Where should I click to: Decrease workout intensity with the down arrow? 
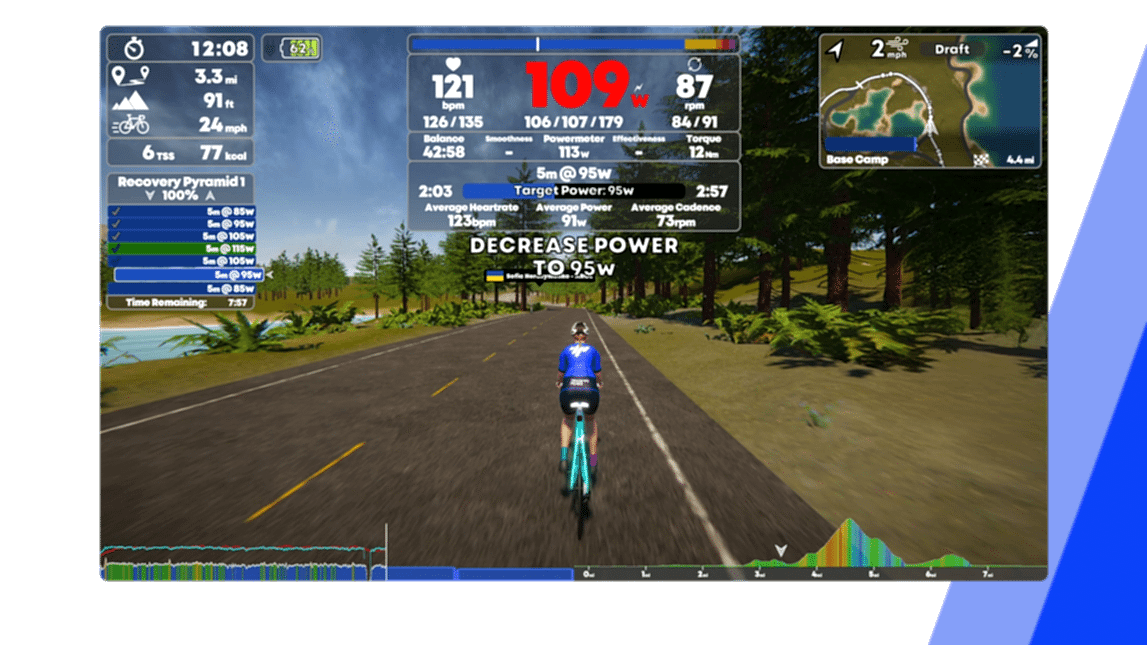pos(150,196)
